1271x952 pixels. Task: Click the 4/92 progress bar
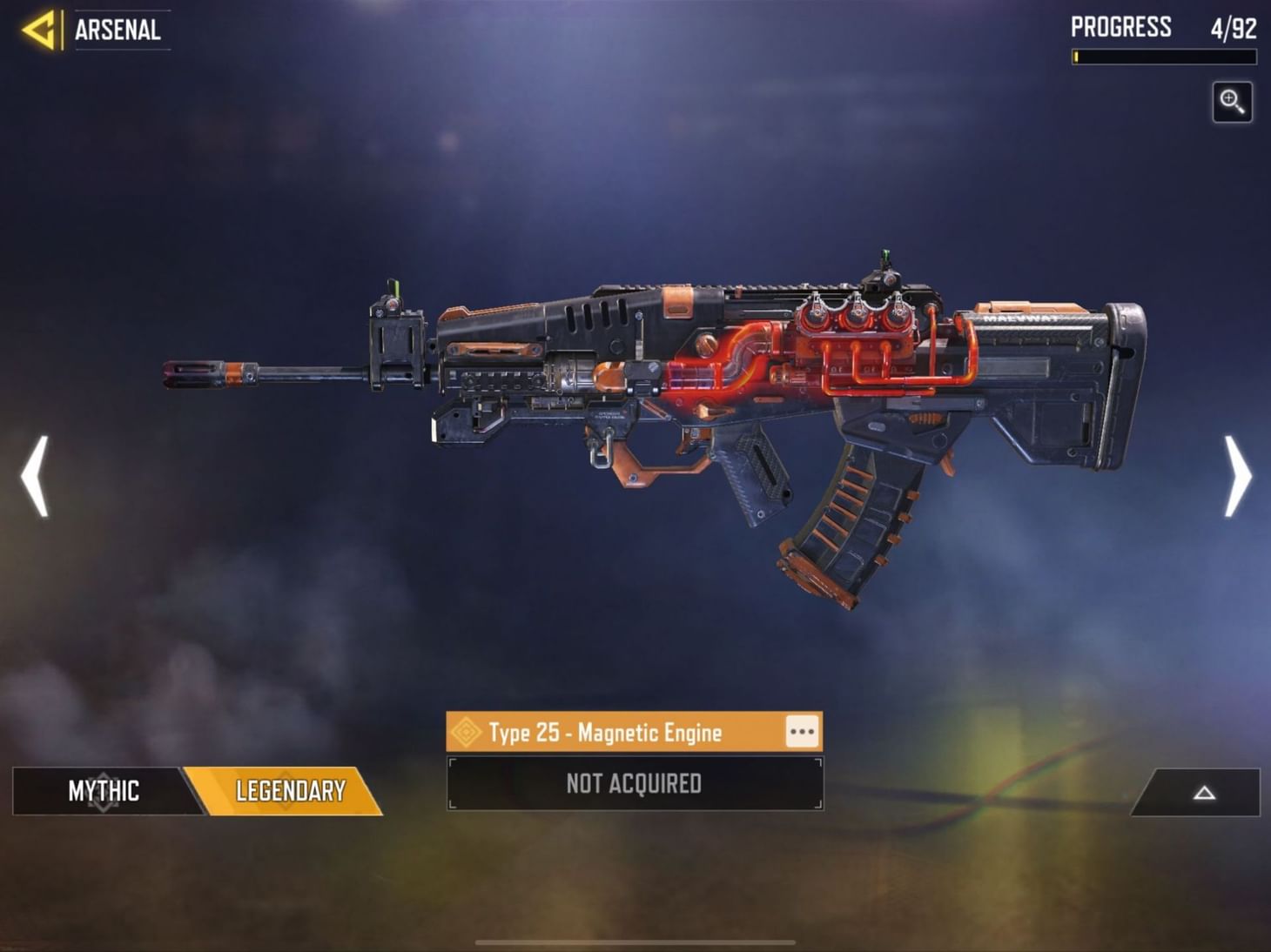[1162, 55]
